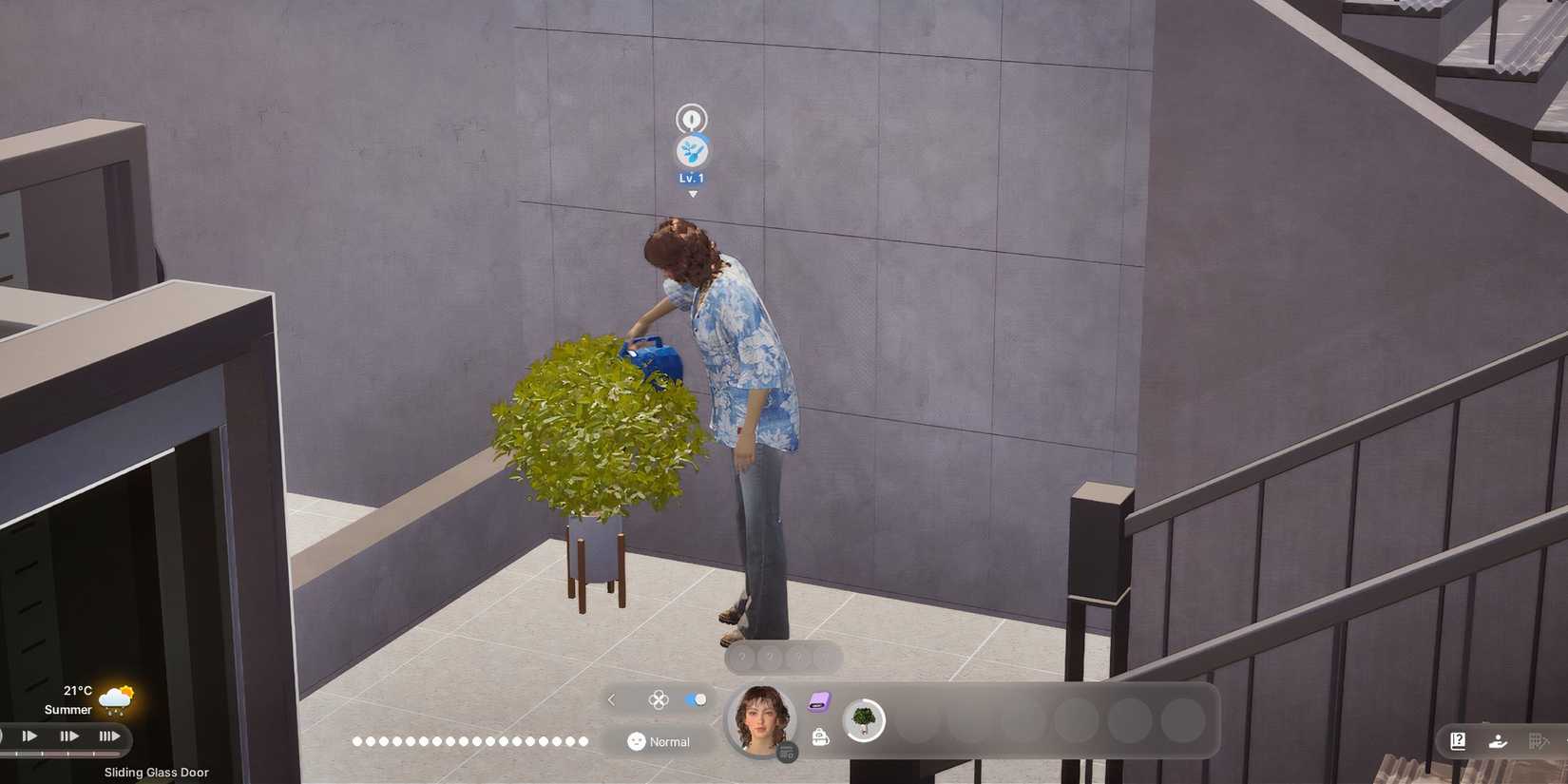The image size is (1568, 784).
Task: Select the Normal mood status
Action: point(668,741)
